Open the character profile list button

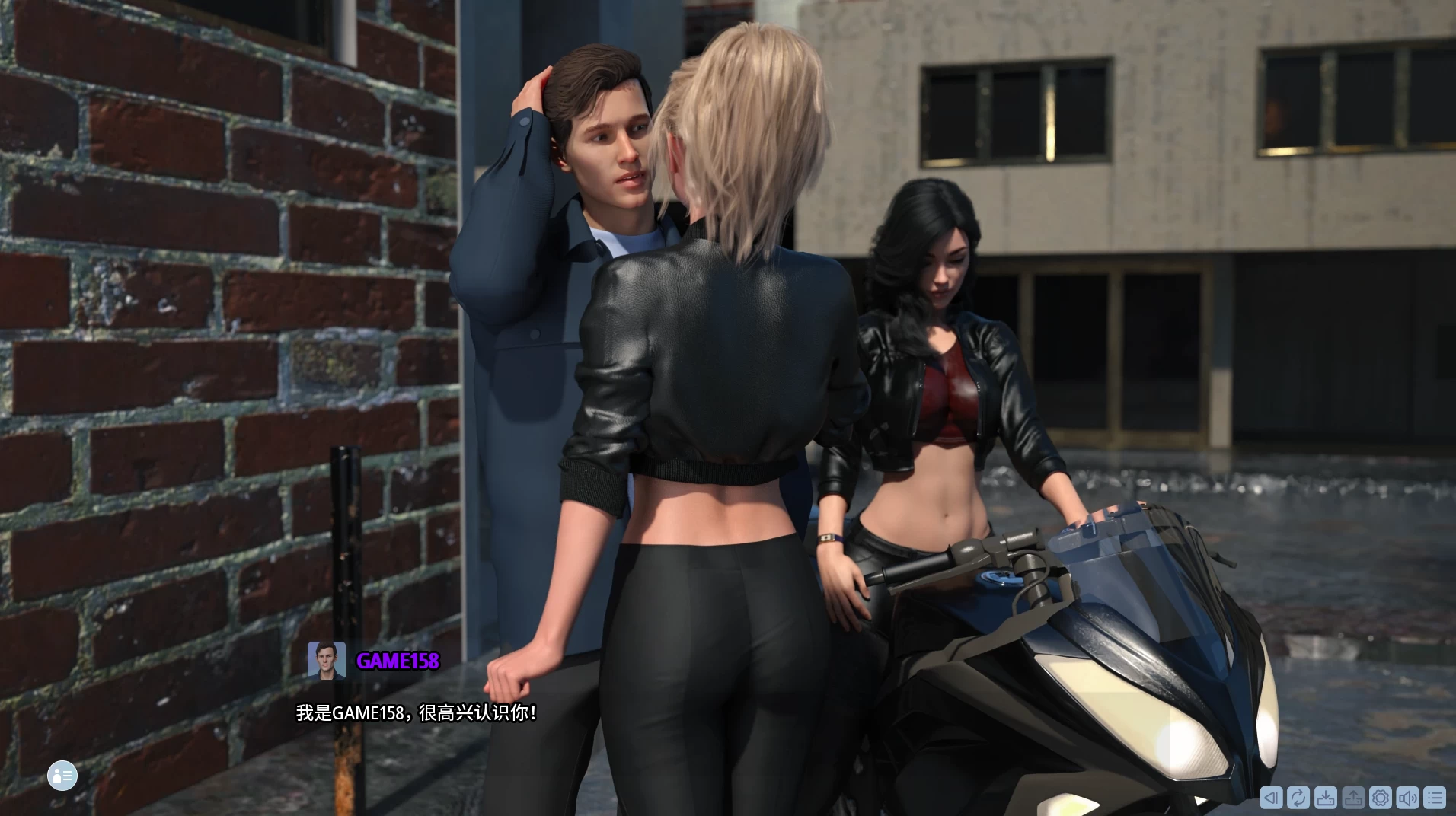[x=62, y=776]
